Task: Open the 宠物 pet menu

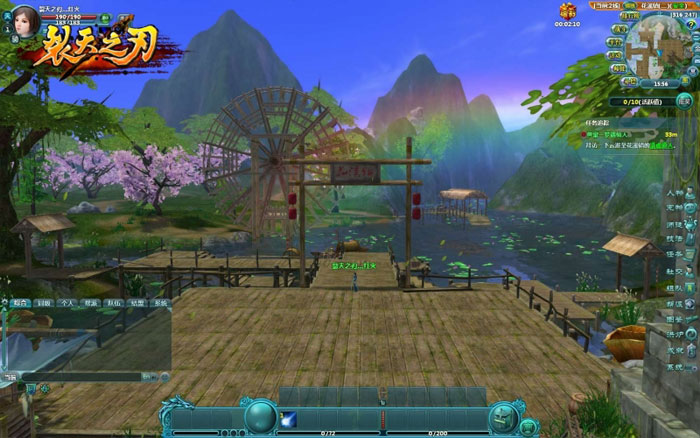Action: pos(678,207)
